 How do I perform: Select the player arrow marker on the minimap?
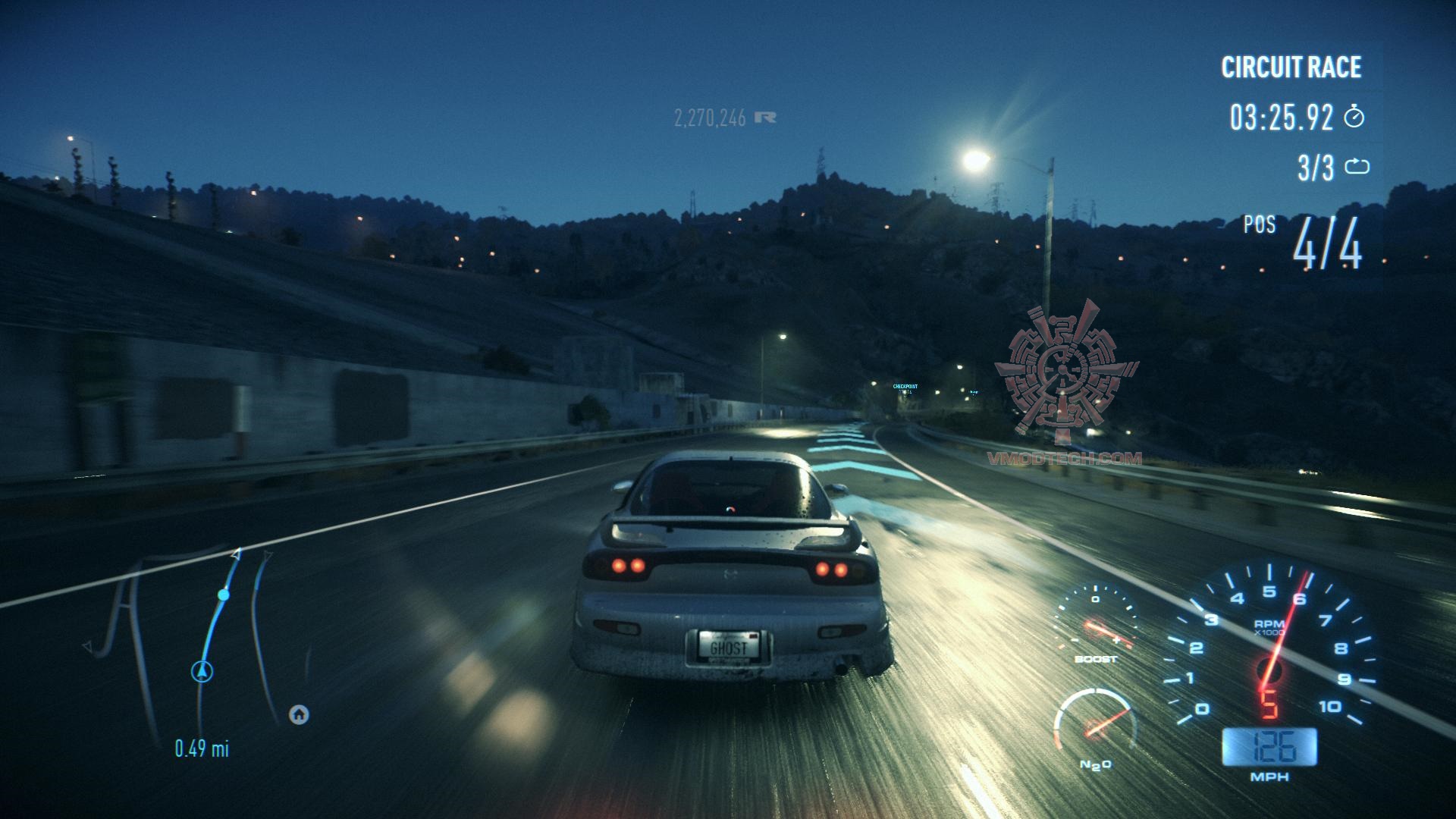(x=202, y=671)
